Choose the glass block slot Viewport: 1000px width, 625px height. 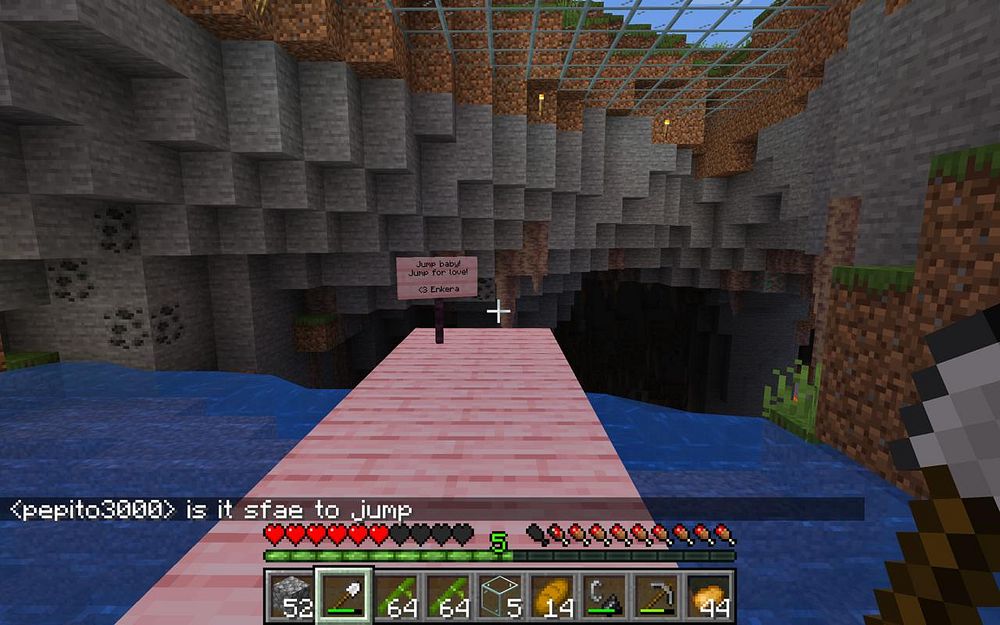tap(499, 595)
